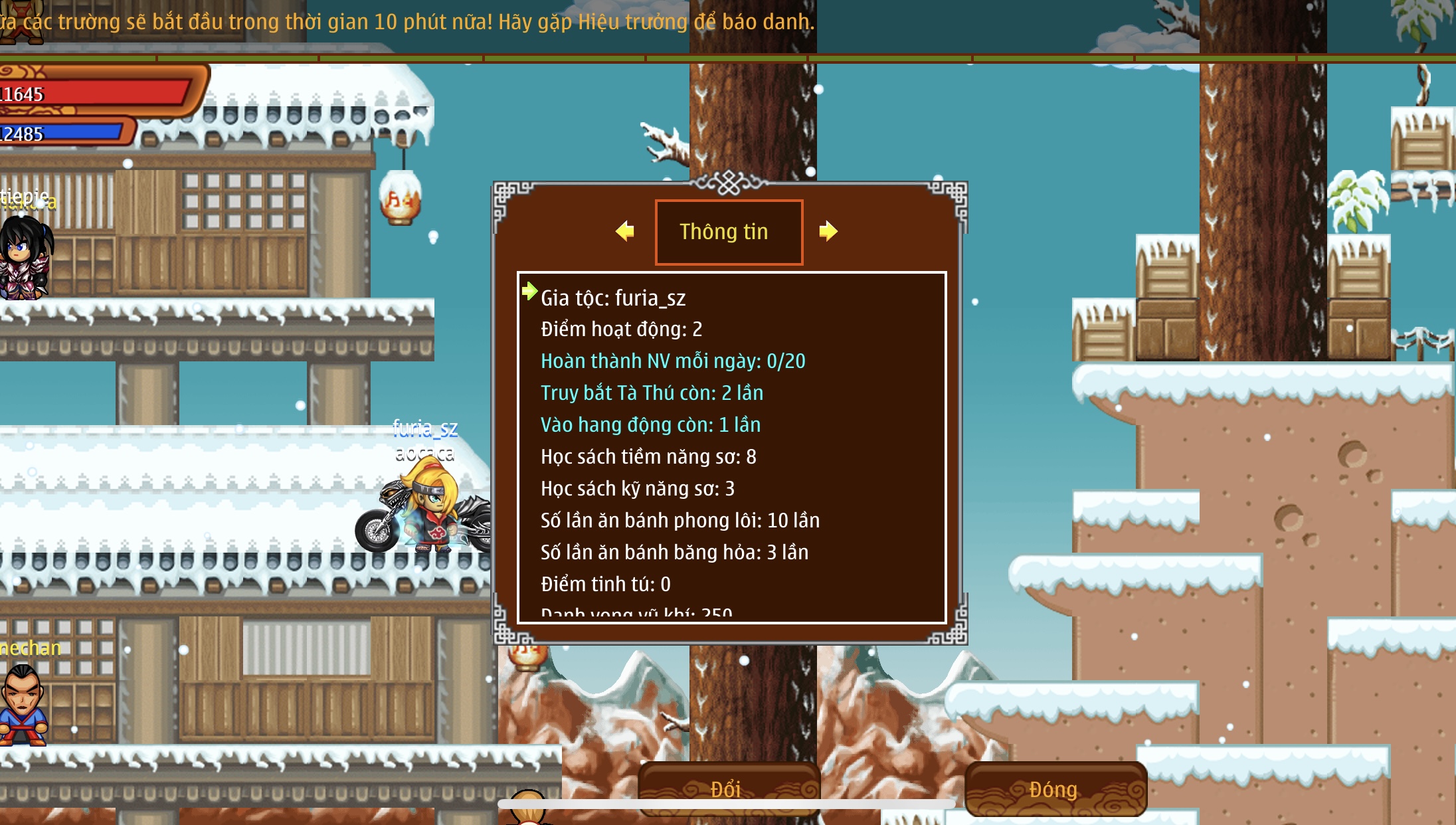Choose the Điểm hoạt động row
Image resolution: width=1456 pixels, height=825 pixels.
(621, 329)
